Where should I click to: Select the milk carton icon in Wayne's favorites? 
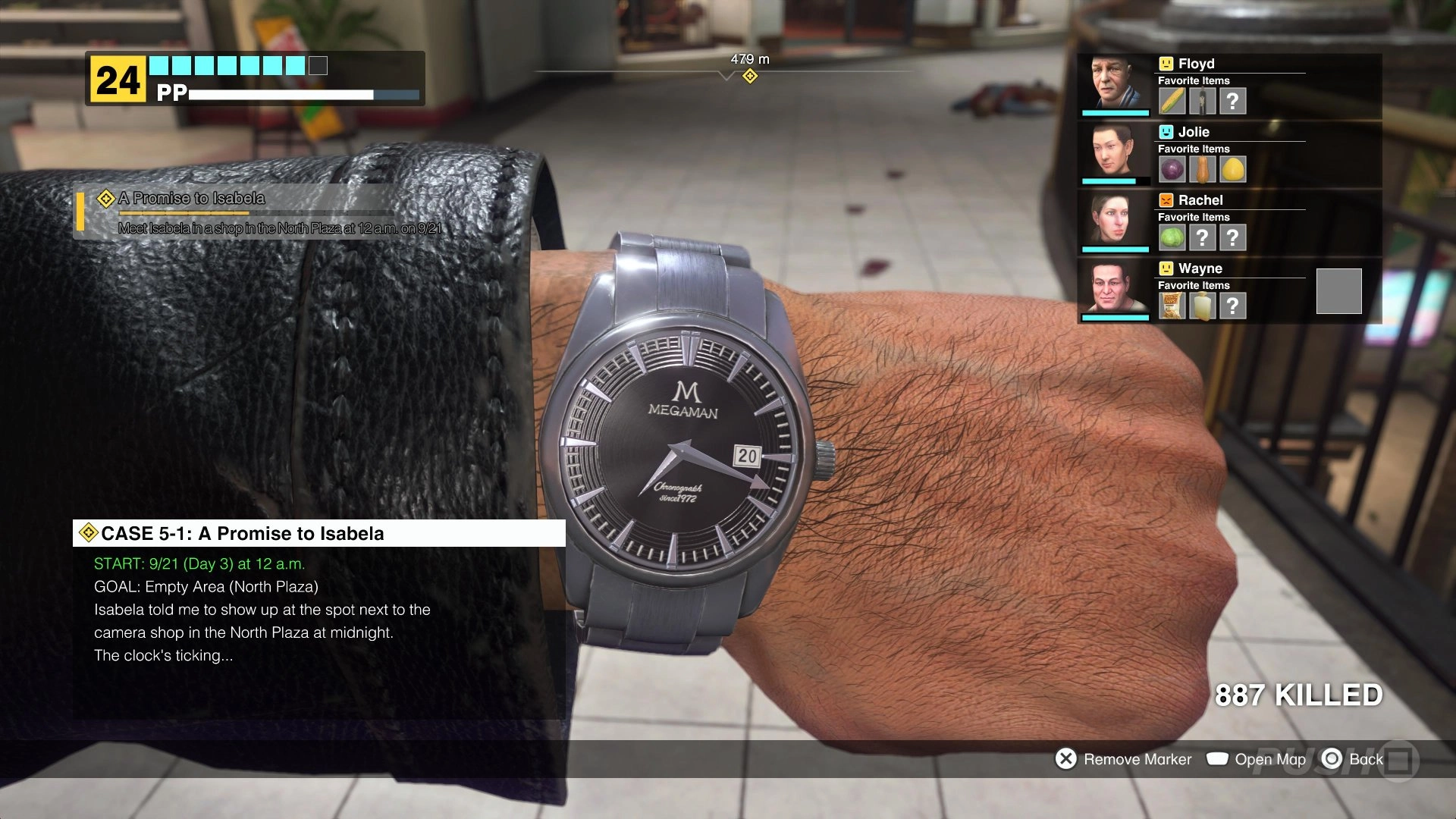tap(1202, 306)
